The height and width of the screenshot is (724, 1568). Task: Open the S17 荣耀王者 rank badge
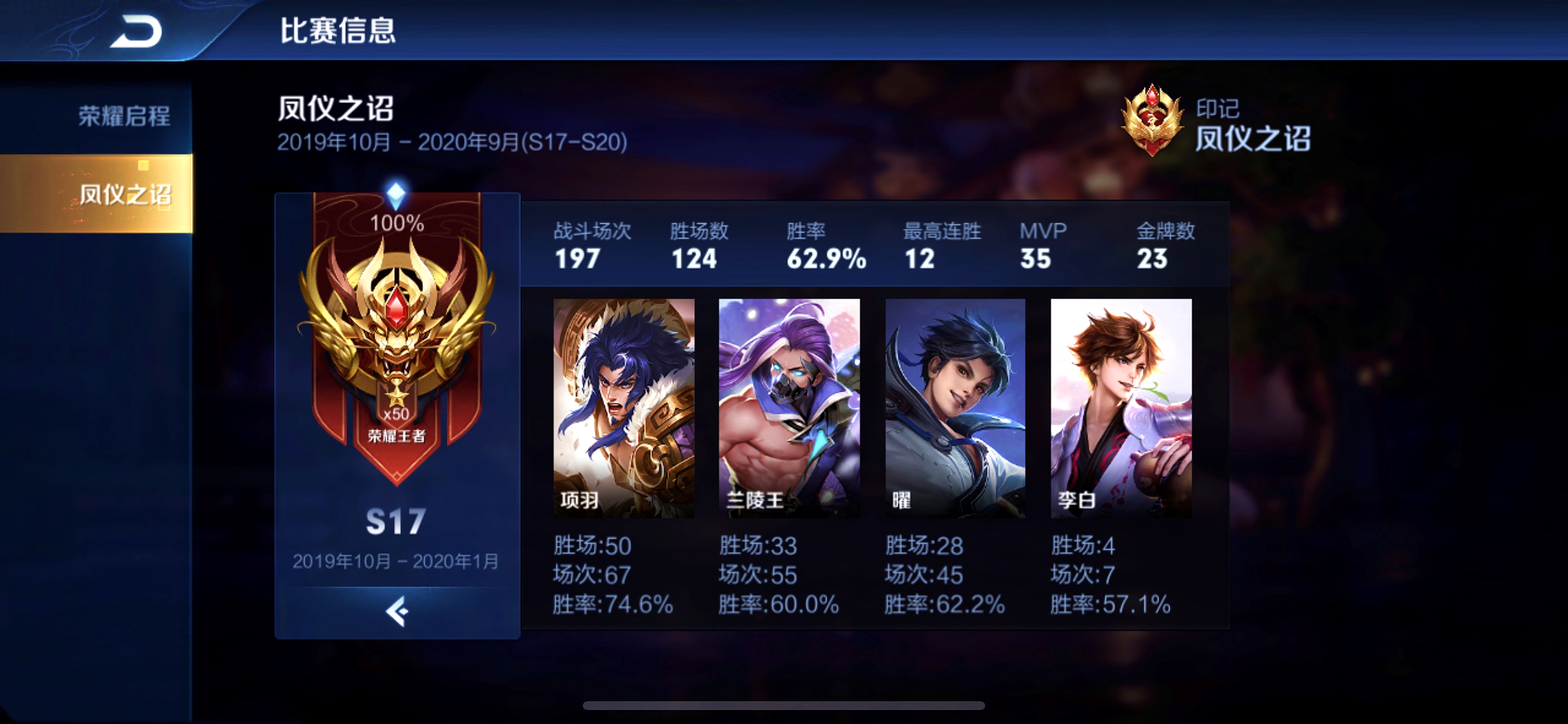pos(397,340)
